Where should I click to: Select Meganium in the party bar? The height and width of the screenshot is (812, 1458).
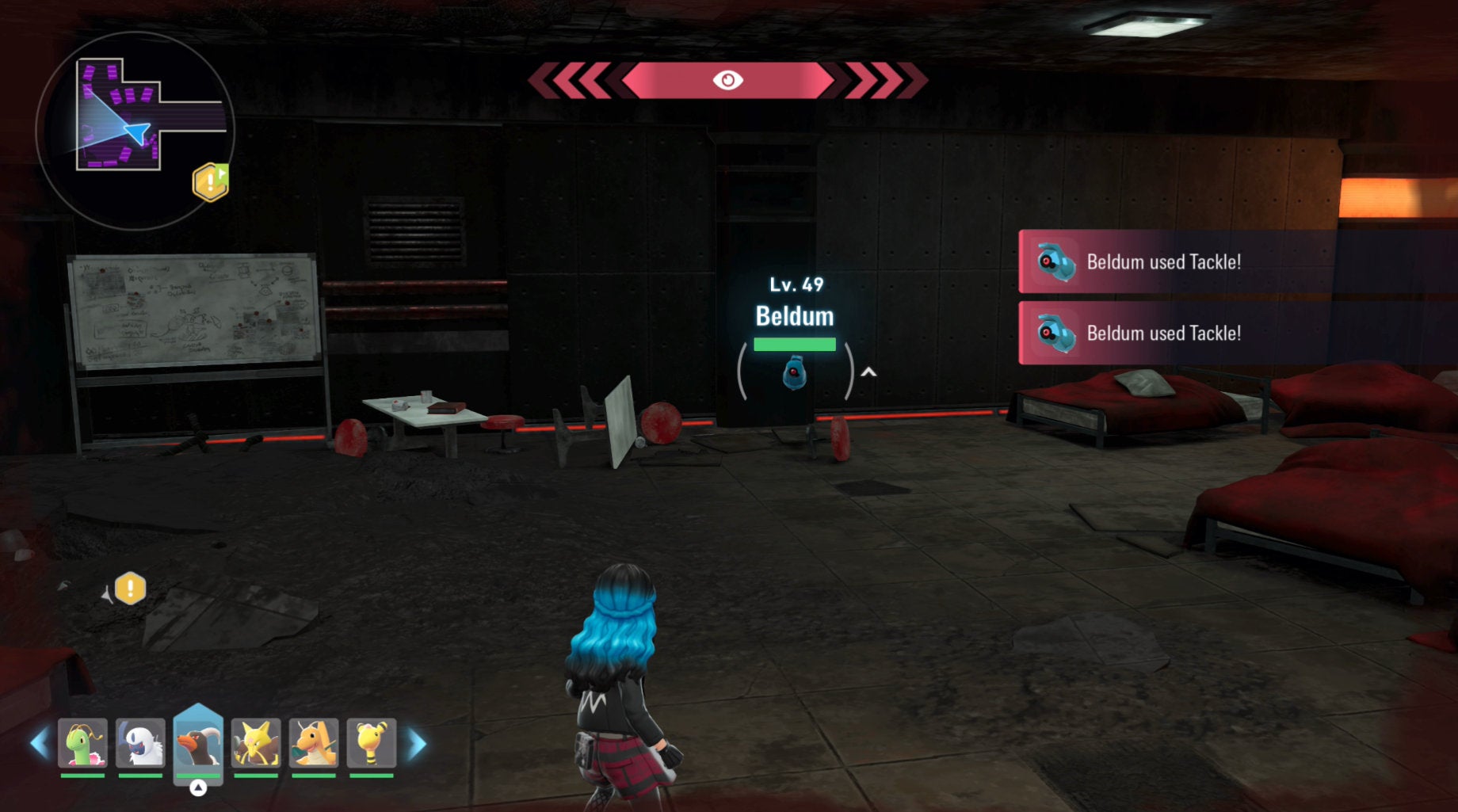(x=82, y=744)
